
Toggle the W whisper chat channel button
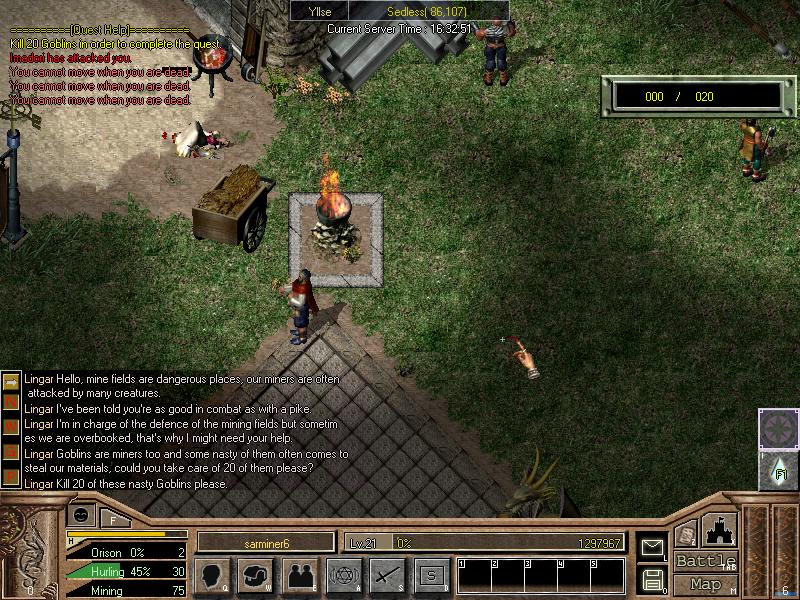coord(11,423)
